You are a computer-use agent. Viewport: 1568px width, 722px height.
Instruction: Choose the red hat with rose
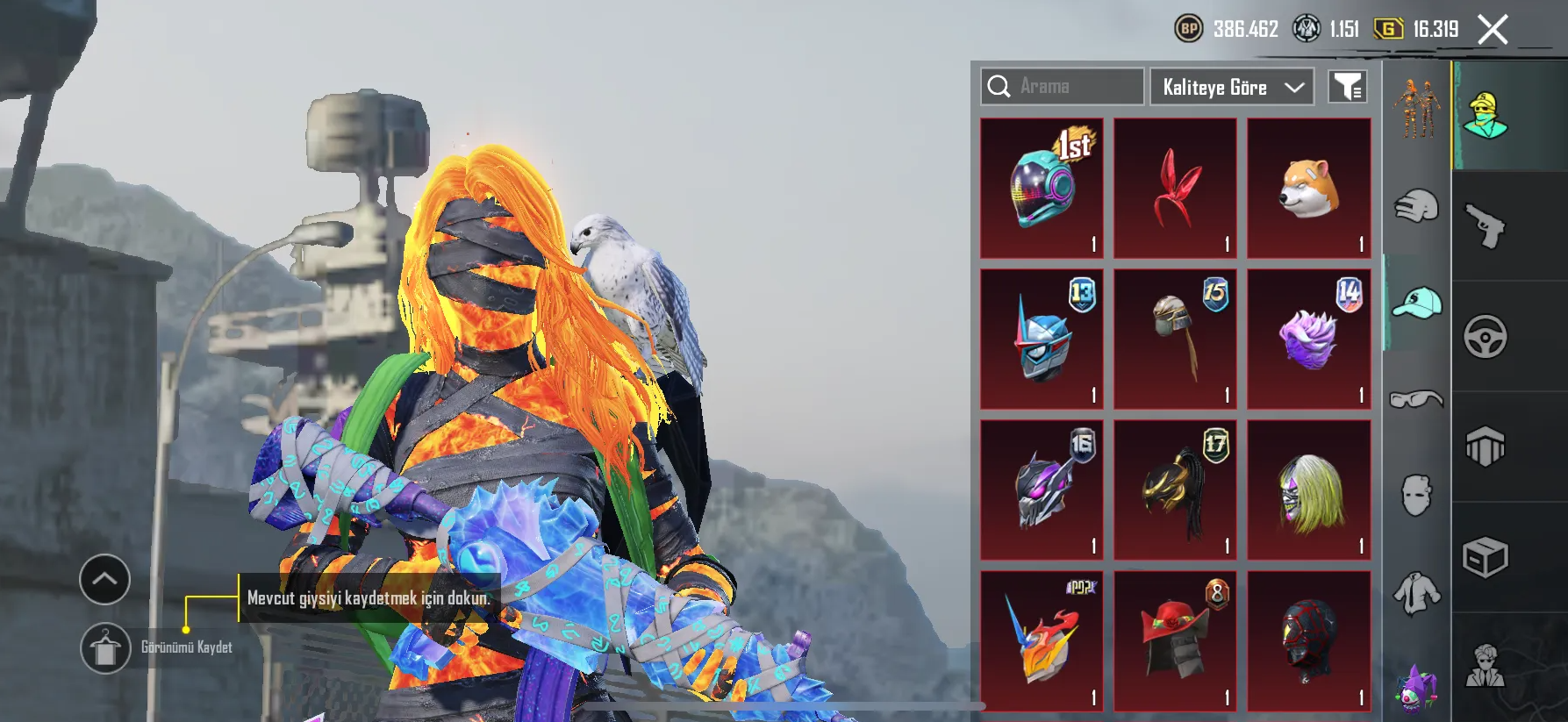pos(1175,641)
